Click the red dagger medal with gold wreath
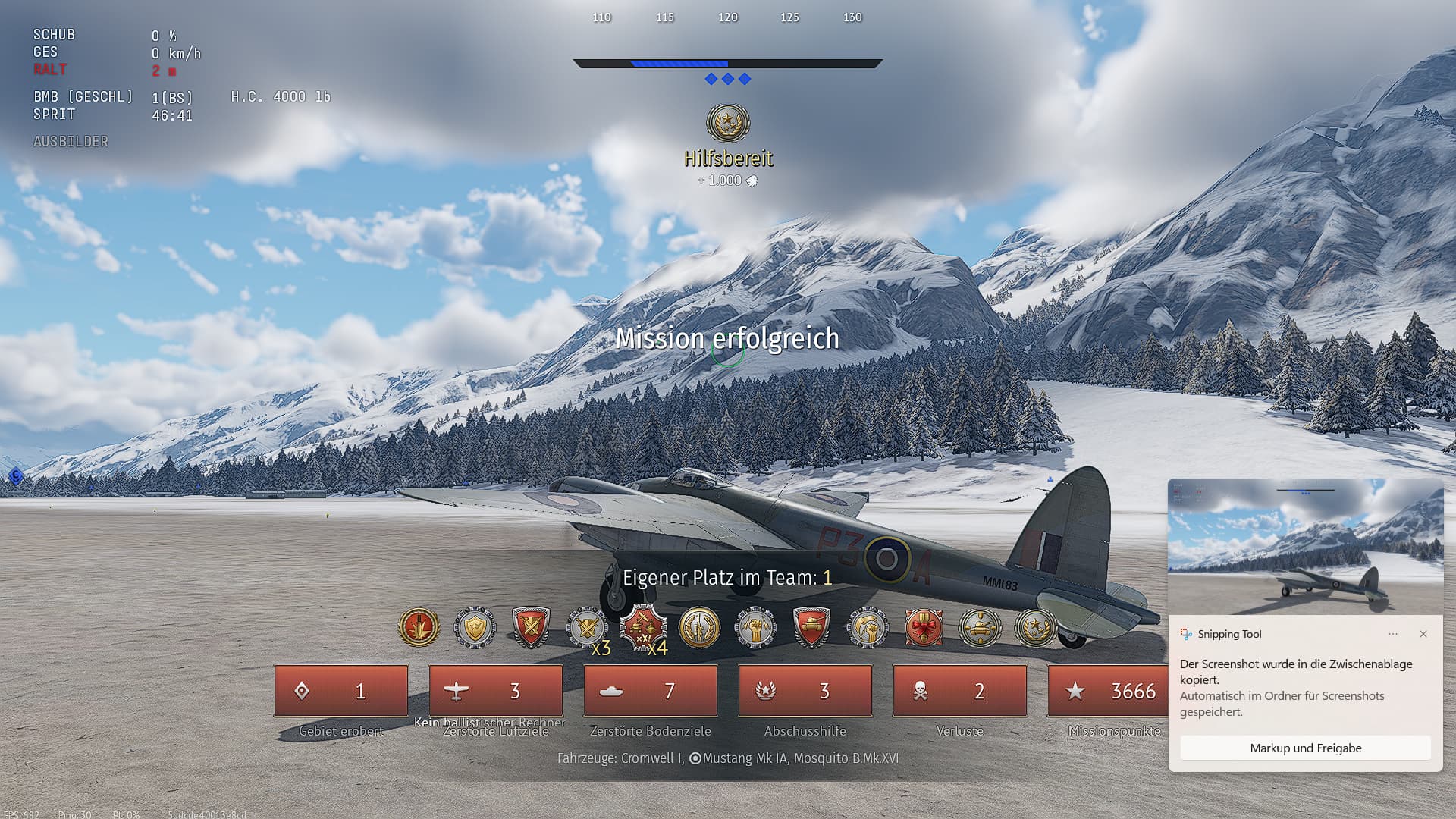Viewport: 1456px width, 819px height. point(419,627)
